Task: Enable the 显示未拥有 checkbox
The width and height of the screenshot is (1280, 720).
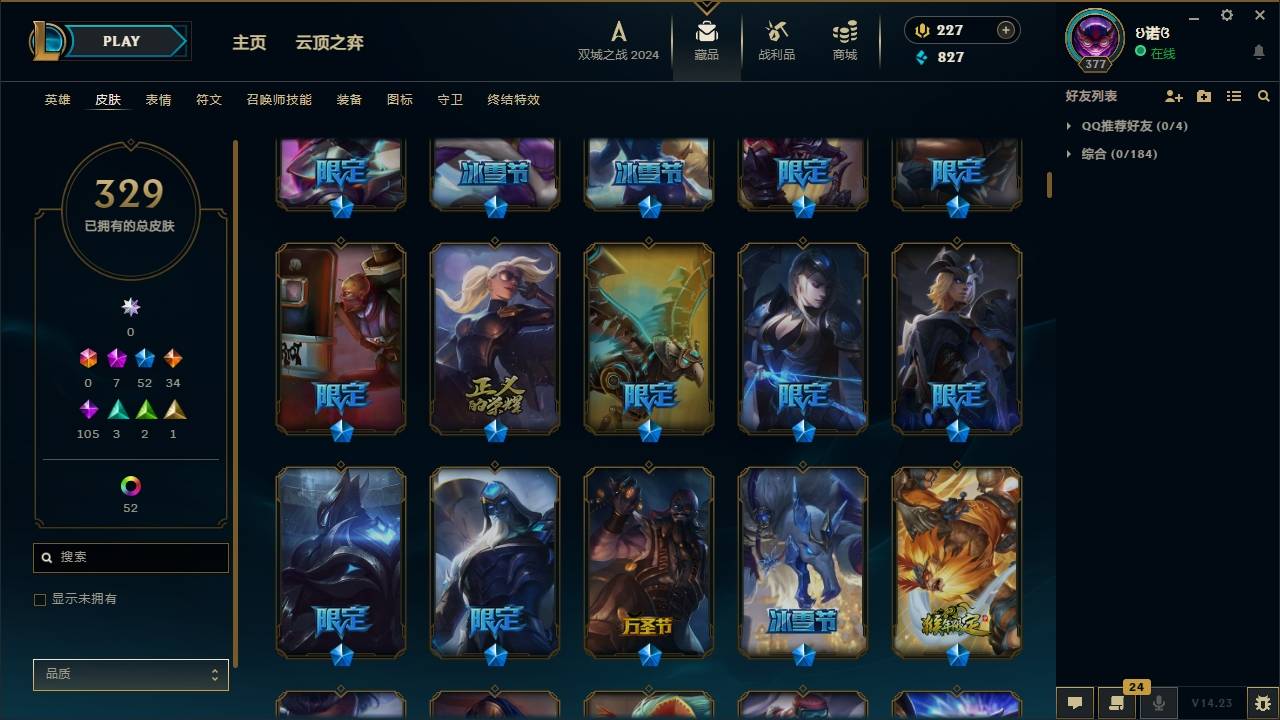Action: (40, 599)
